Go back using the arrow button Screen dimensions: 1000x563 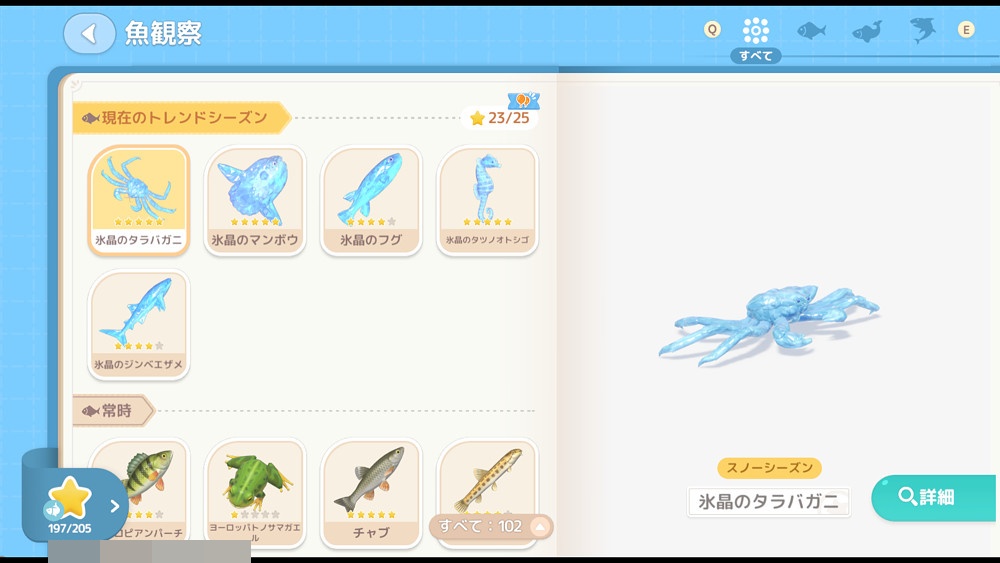coord(89,34)
